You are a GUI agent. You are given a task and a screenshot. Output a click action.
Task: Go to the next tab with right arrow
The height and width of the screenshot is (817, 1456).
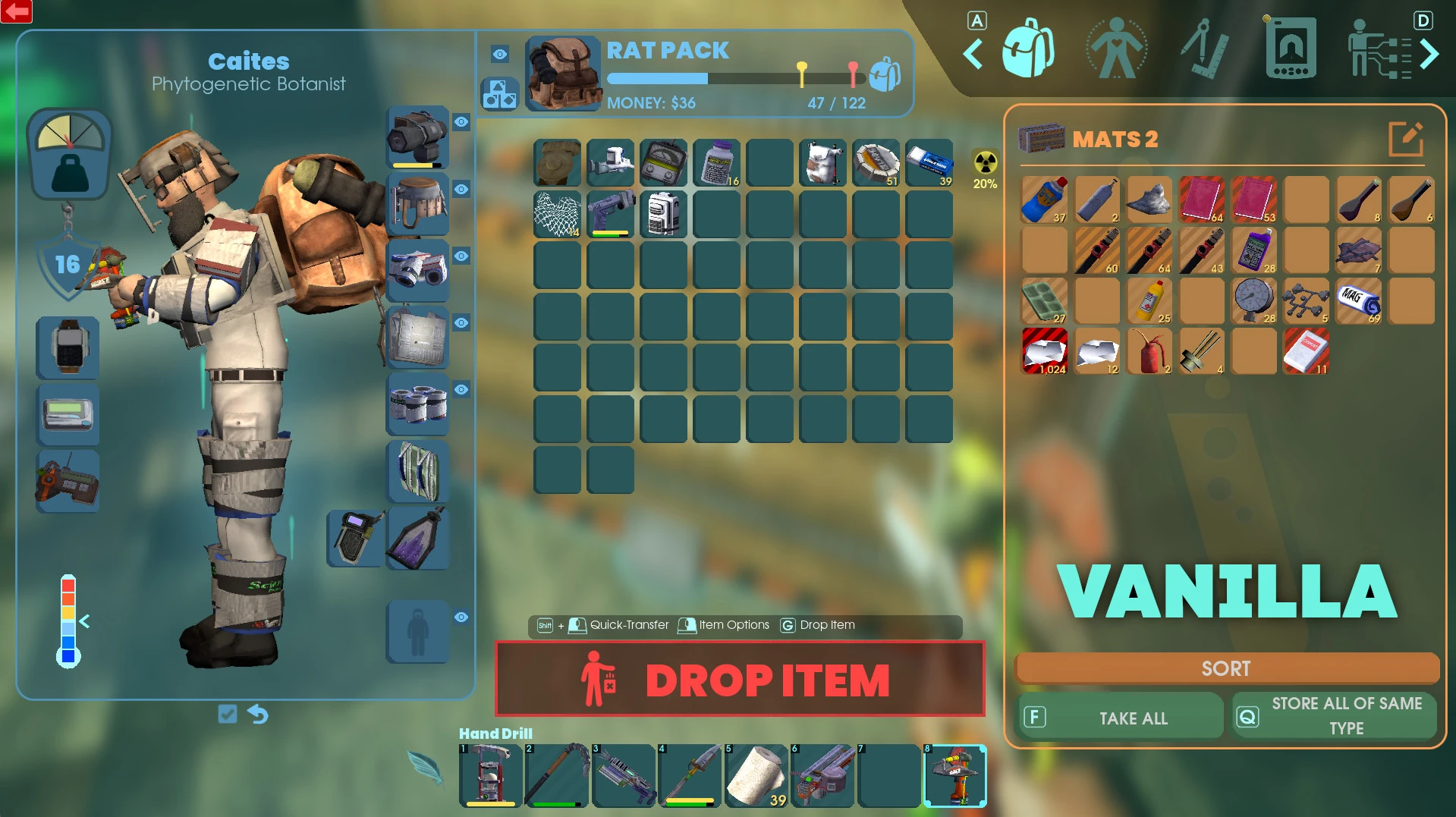(1429, 54)
